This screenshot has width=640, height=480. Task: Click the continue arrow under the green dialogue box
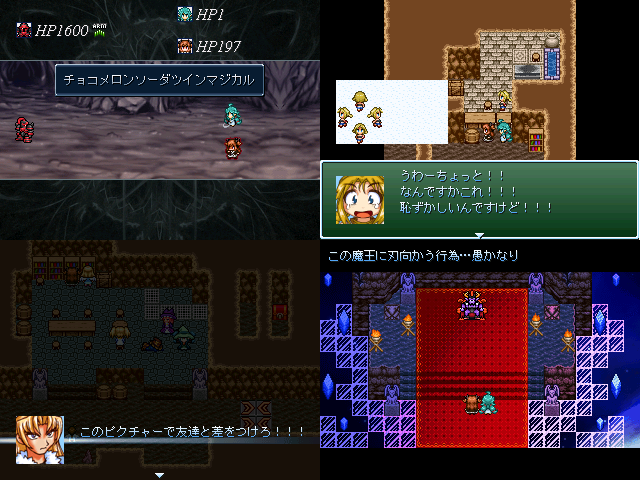[479, 236]
